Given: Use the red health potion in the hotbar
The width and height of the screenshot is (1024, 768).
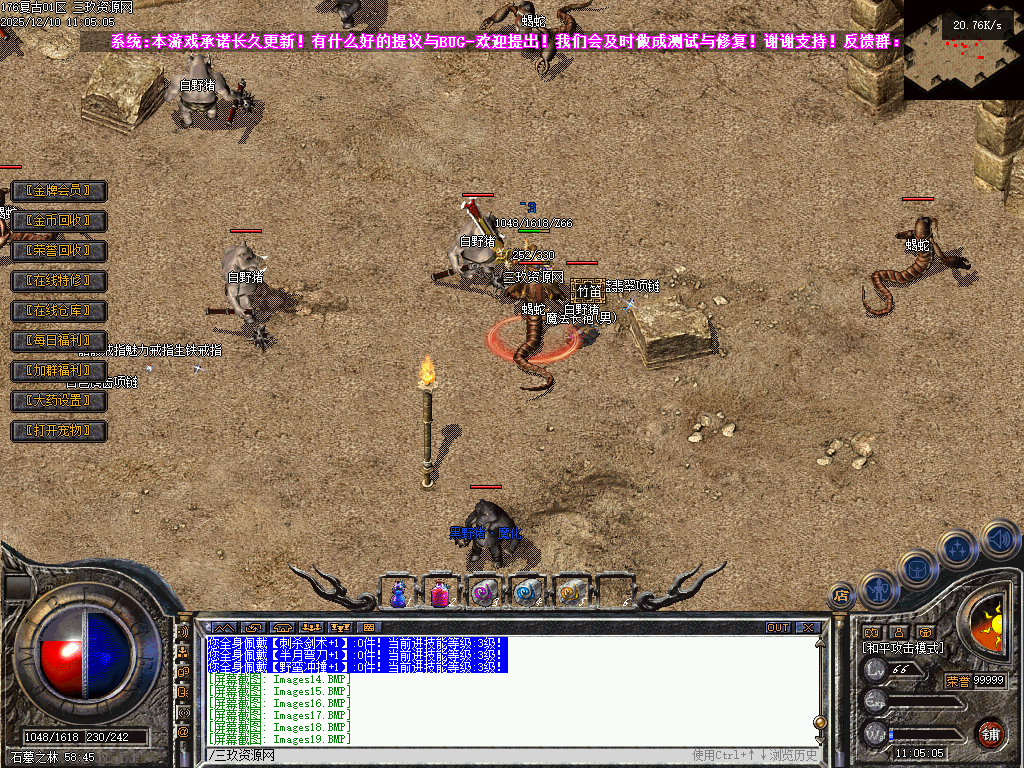Looking at the screenshot, I should pos(440,593).
